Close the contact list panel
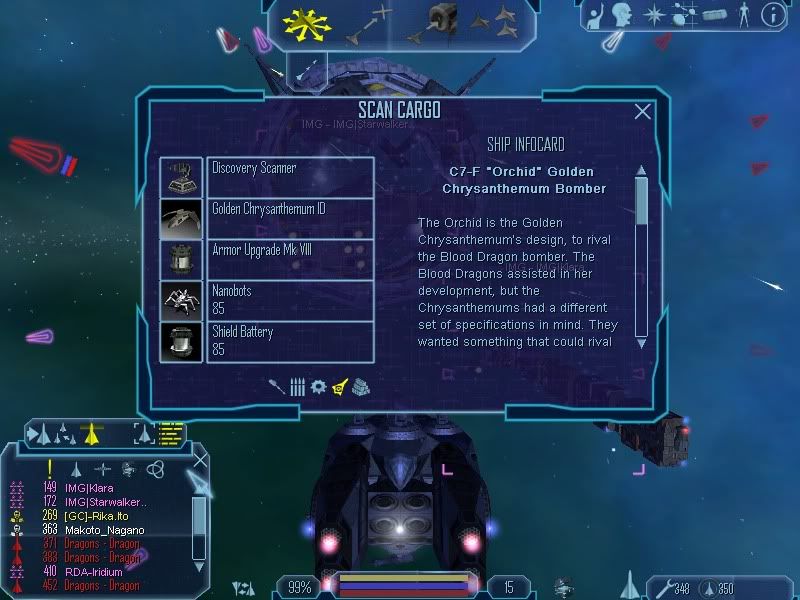Screen dimensions: 800x600 200,460
